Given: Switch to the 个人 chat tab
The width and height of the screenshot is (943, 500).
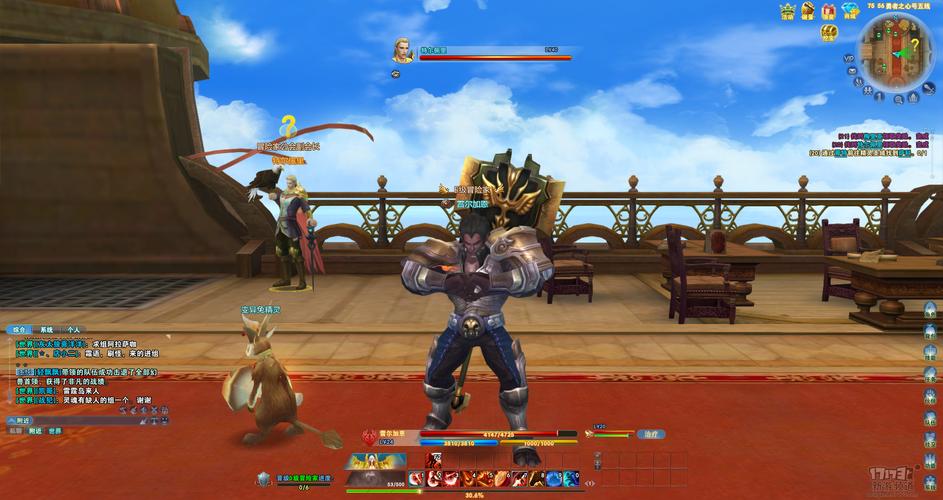Looking at the screenshot, I should [x=73, y=329].
